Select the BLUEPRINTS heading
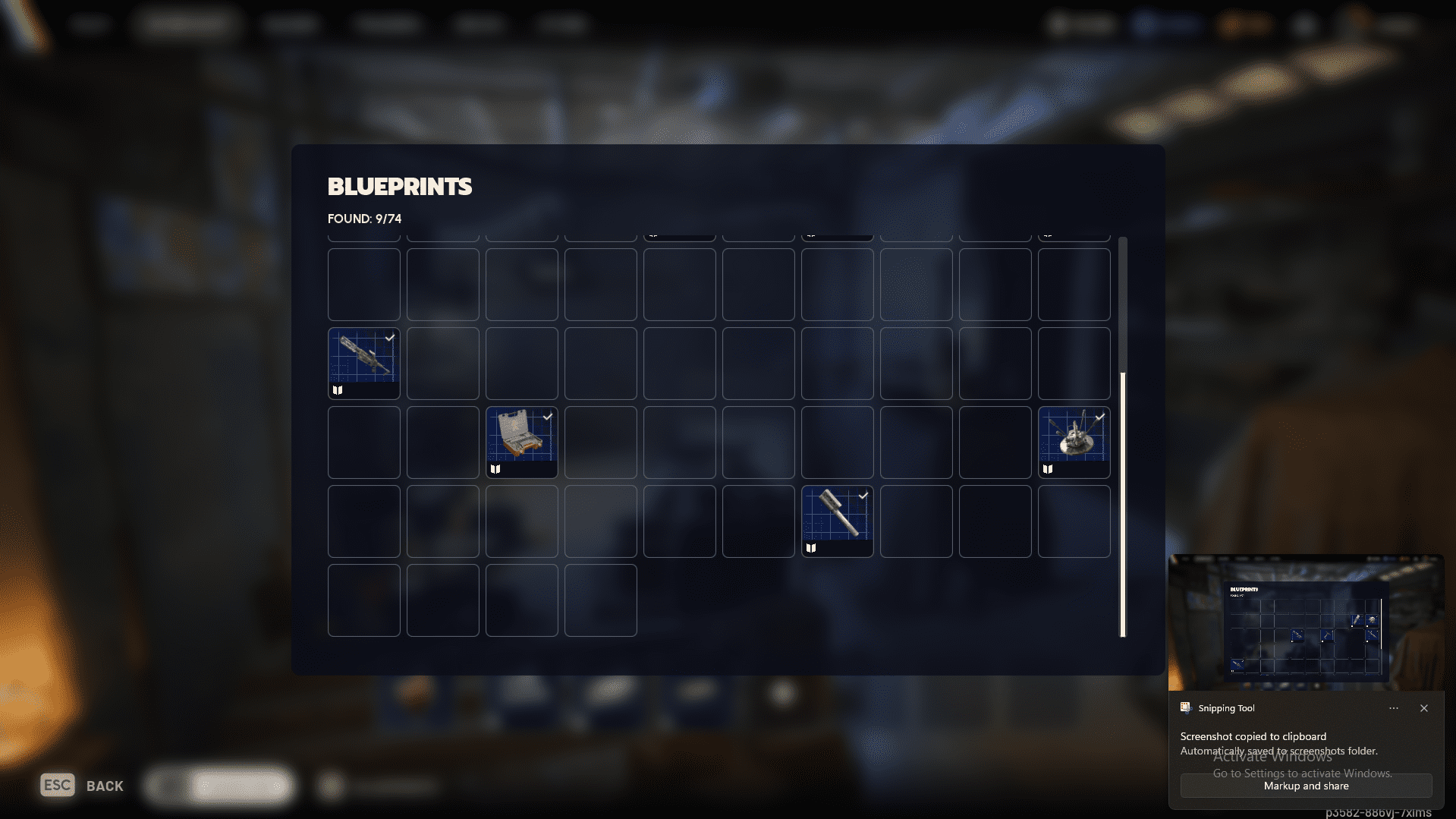1456x819 pixels. pyautogui.click(x=399, y=187)
